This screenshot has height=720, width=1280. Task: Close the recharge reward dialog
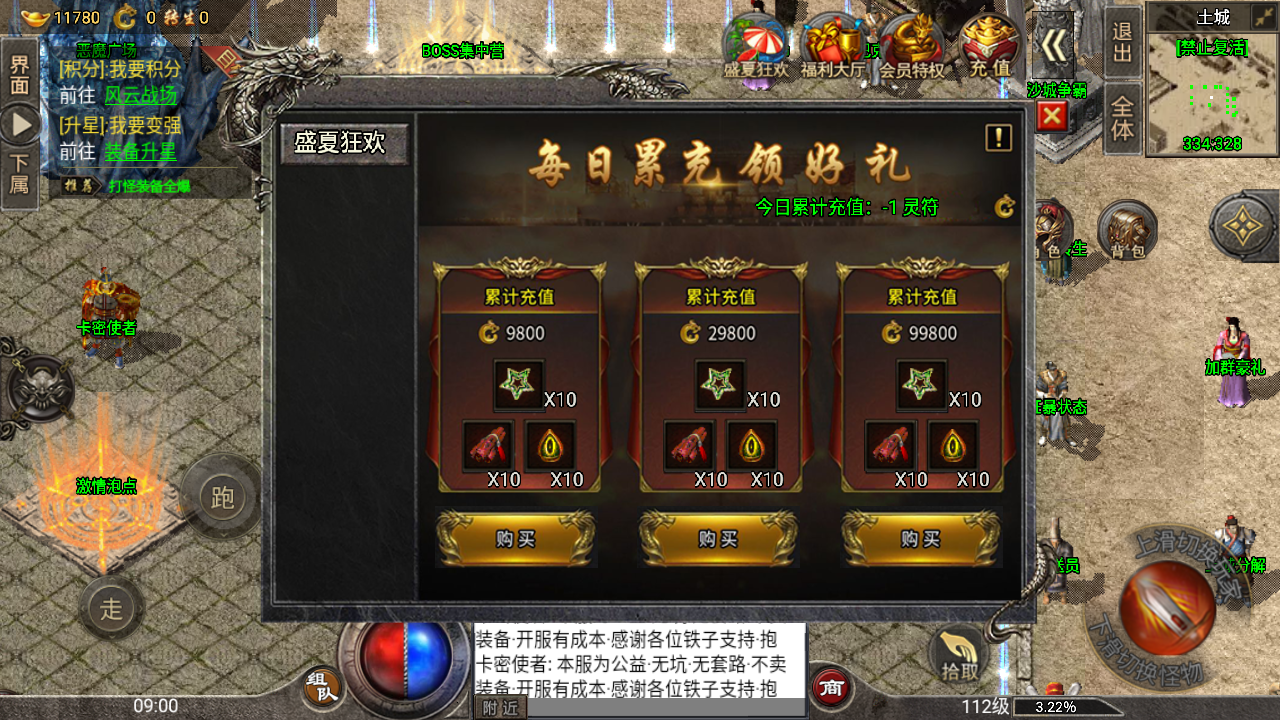coord(1051,117)
